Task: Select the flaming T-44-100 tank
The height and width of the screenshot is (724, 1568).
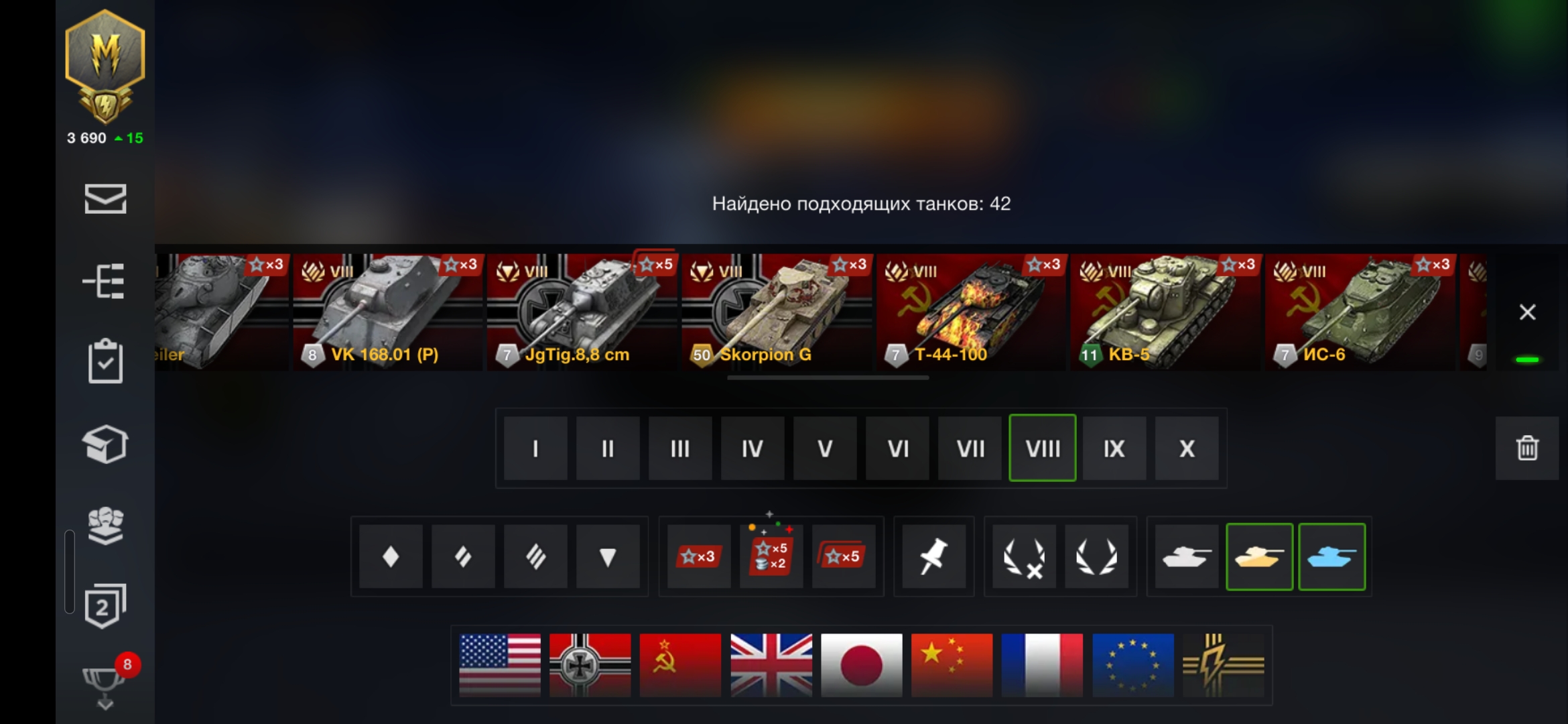Action: 970,312
